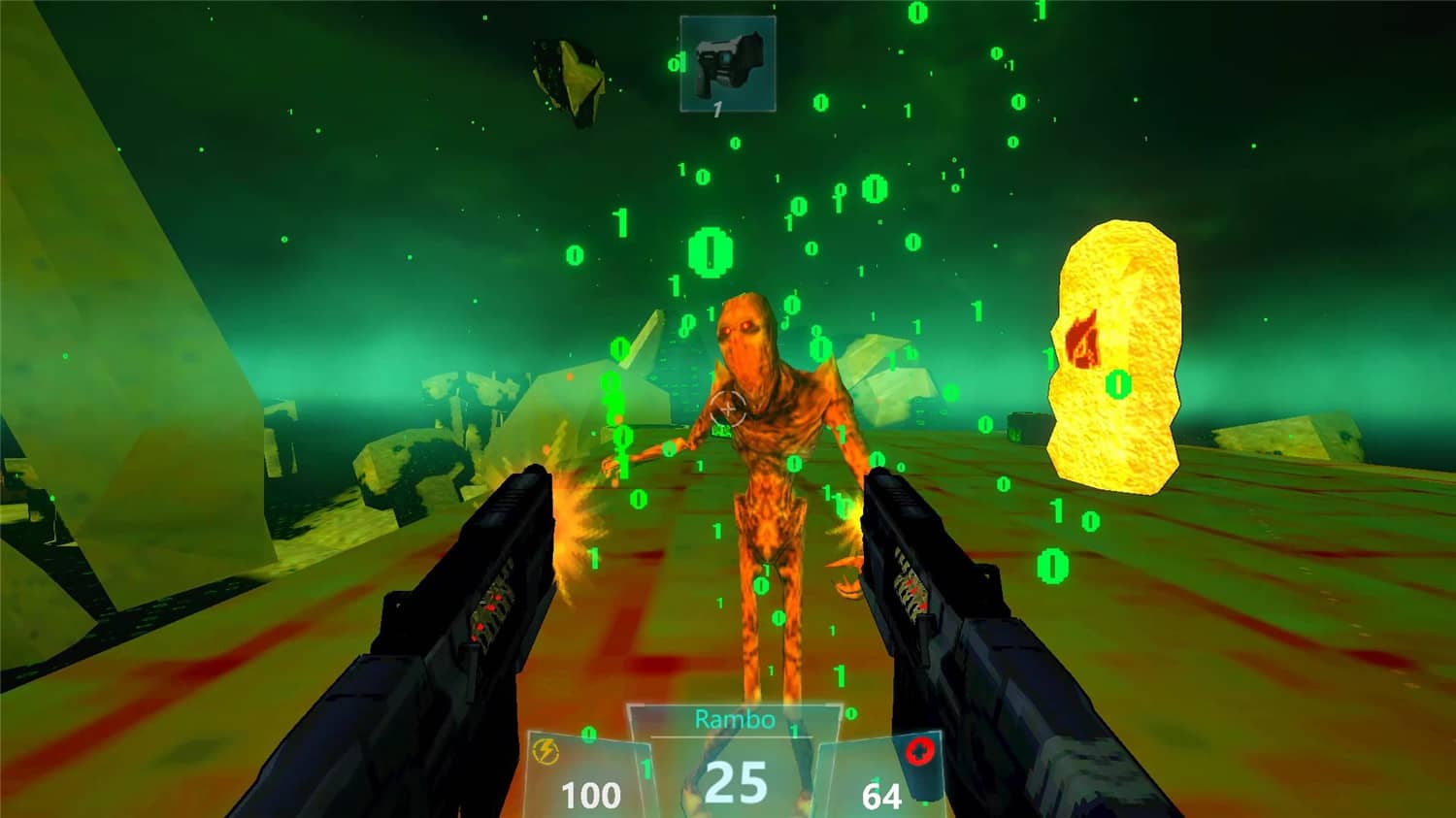Click the red cross health icon
Viewport: 1456px width, 818px height.
[919, 752]
